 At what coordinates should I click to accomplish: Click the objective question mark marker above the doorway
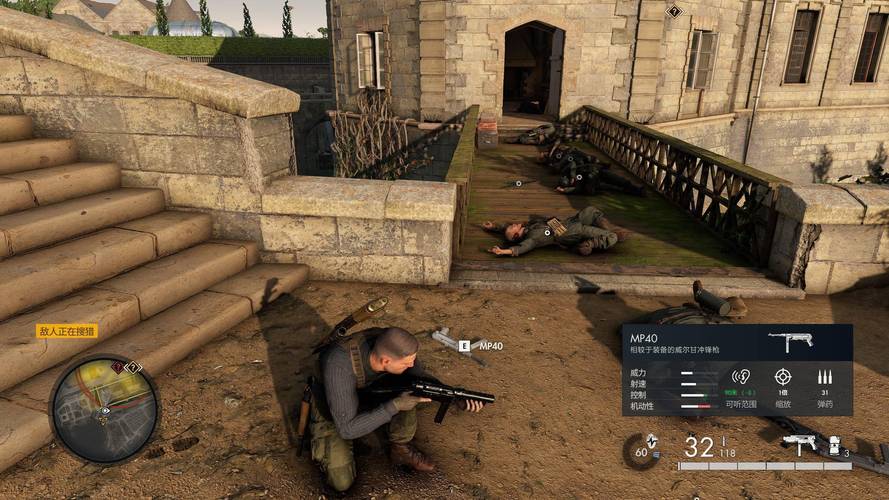(674, 11)
